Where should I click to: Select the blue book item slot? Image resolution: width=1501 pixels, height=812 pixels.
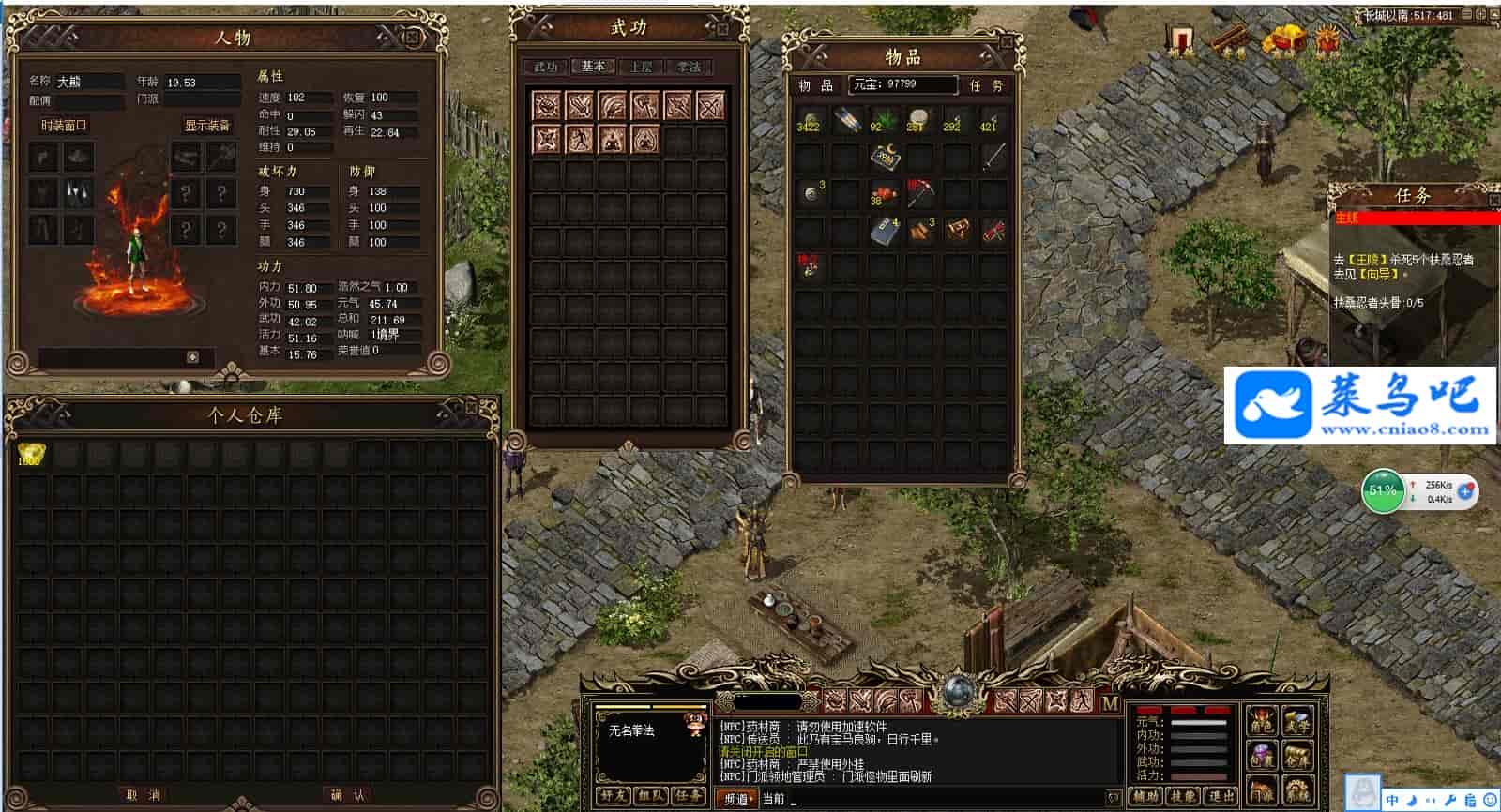point(884,231)
